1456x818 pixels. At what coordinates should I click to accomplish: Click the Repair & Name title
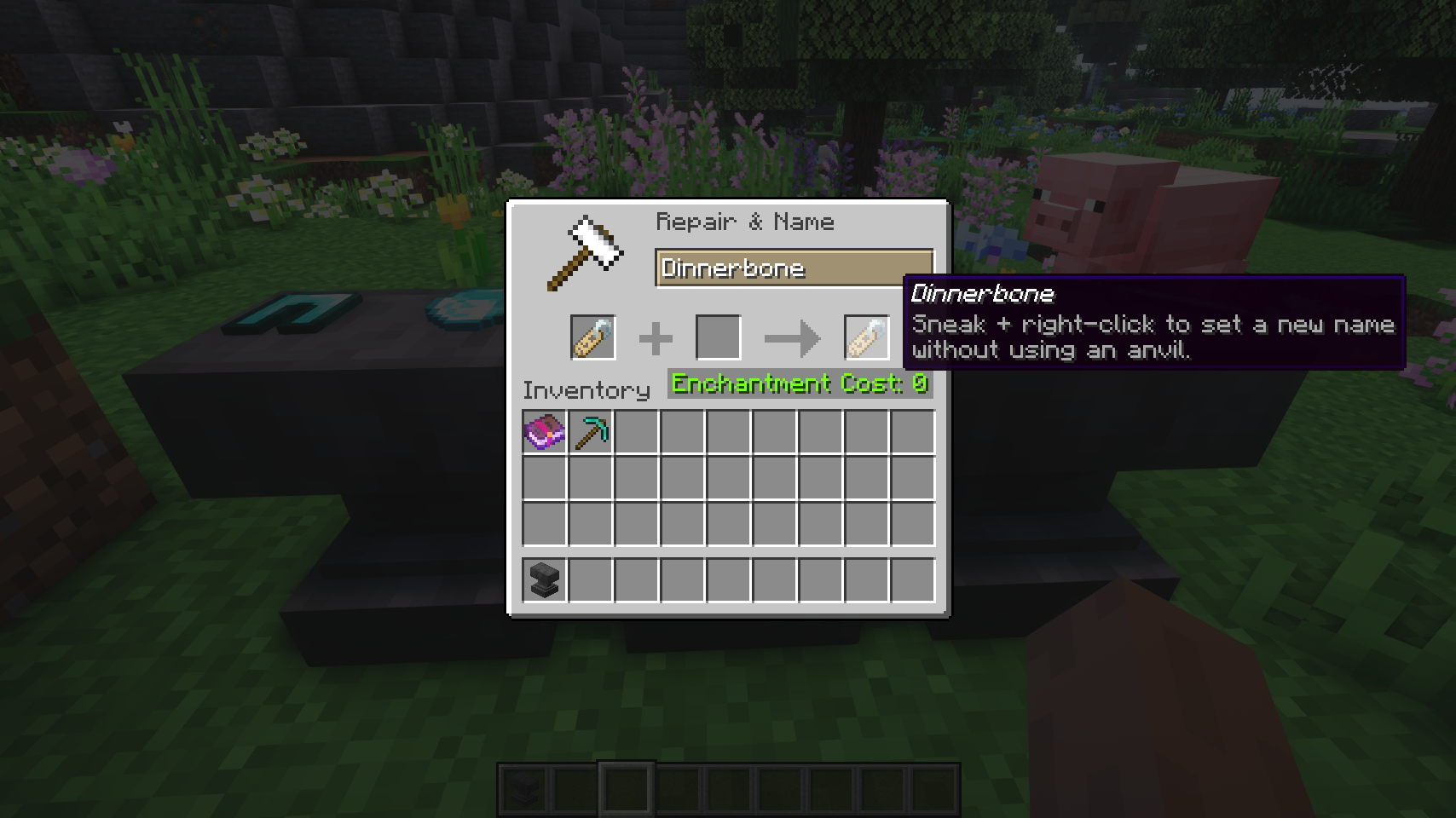[745, 222]
